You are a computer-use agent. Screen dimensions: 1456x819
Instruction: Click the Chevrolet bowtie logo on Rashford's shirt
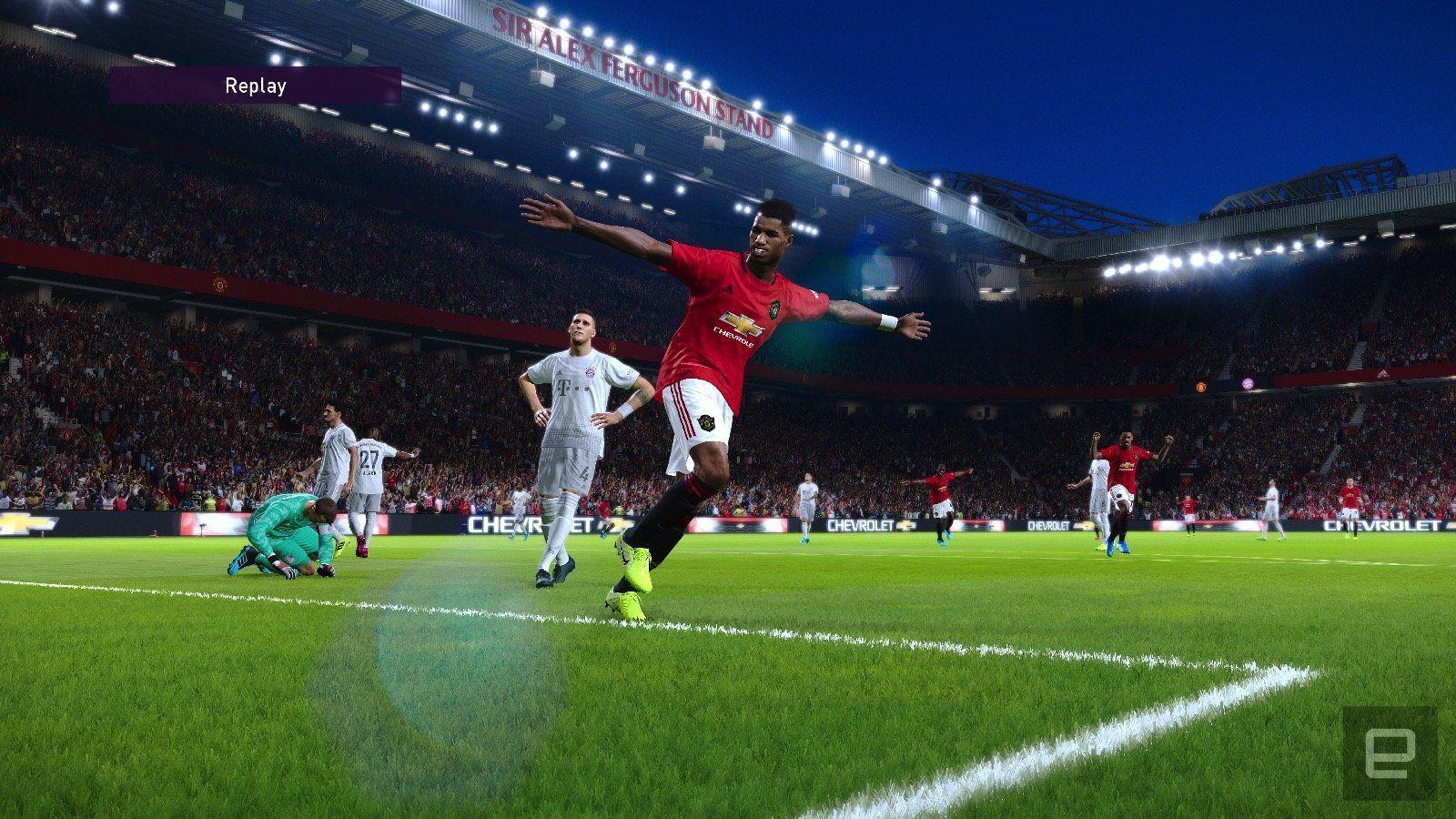pos(741,323)
